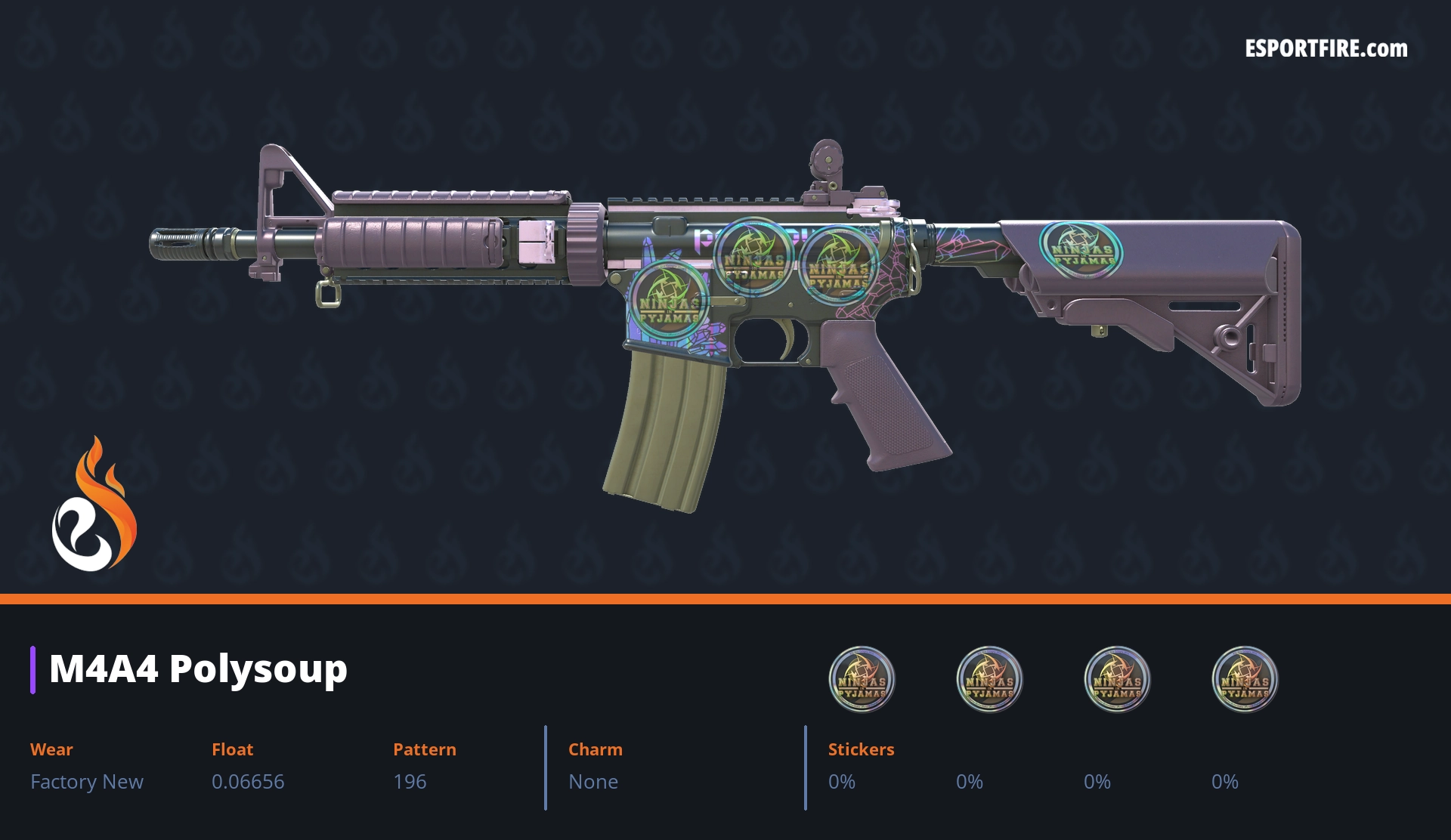Screen dimensions: 1451x840
Task: Click the Esportfire flame logo
Action: click(94, 505)
